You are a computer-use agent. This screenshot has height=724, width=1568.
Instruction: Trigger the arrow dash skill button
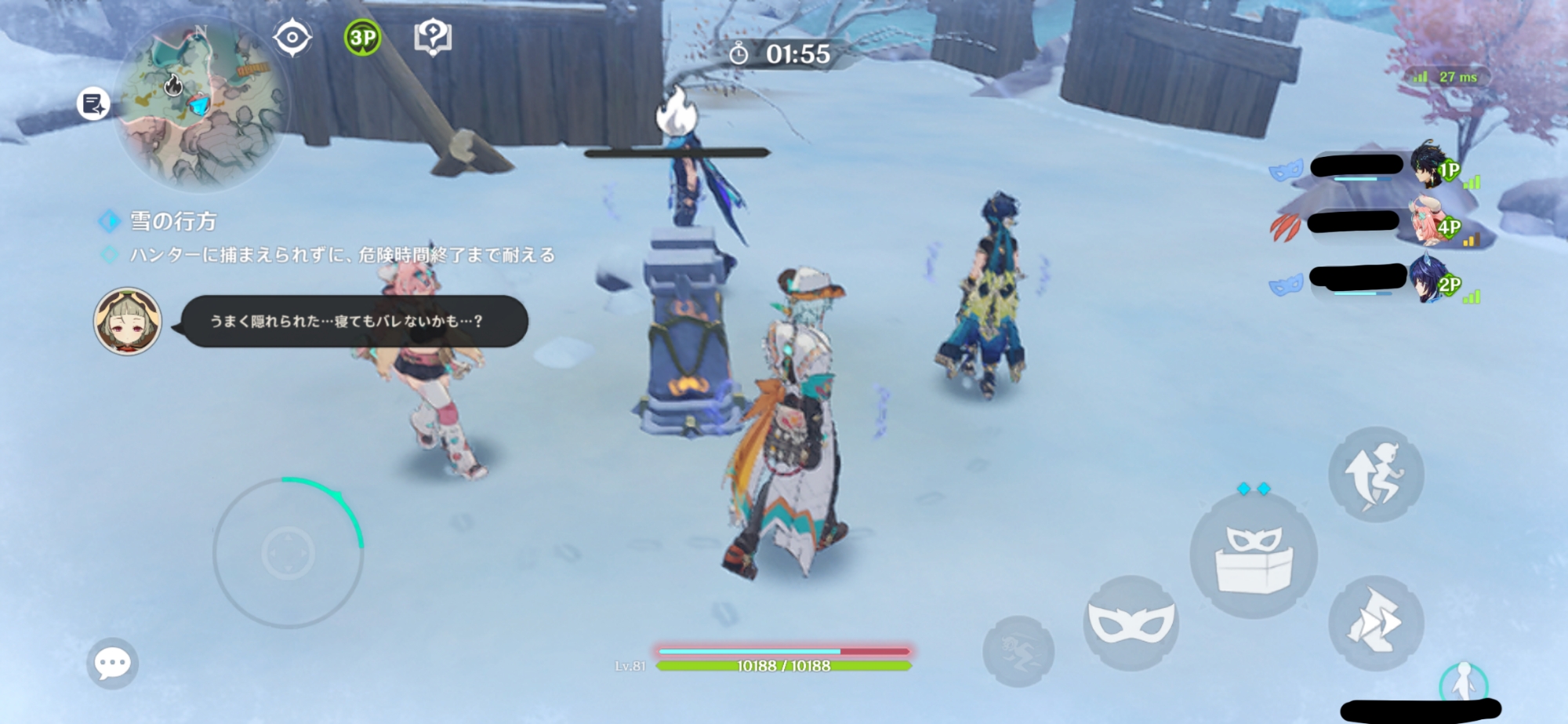click(1376, 624)
